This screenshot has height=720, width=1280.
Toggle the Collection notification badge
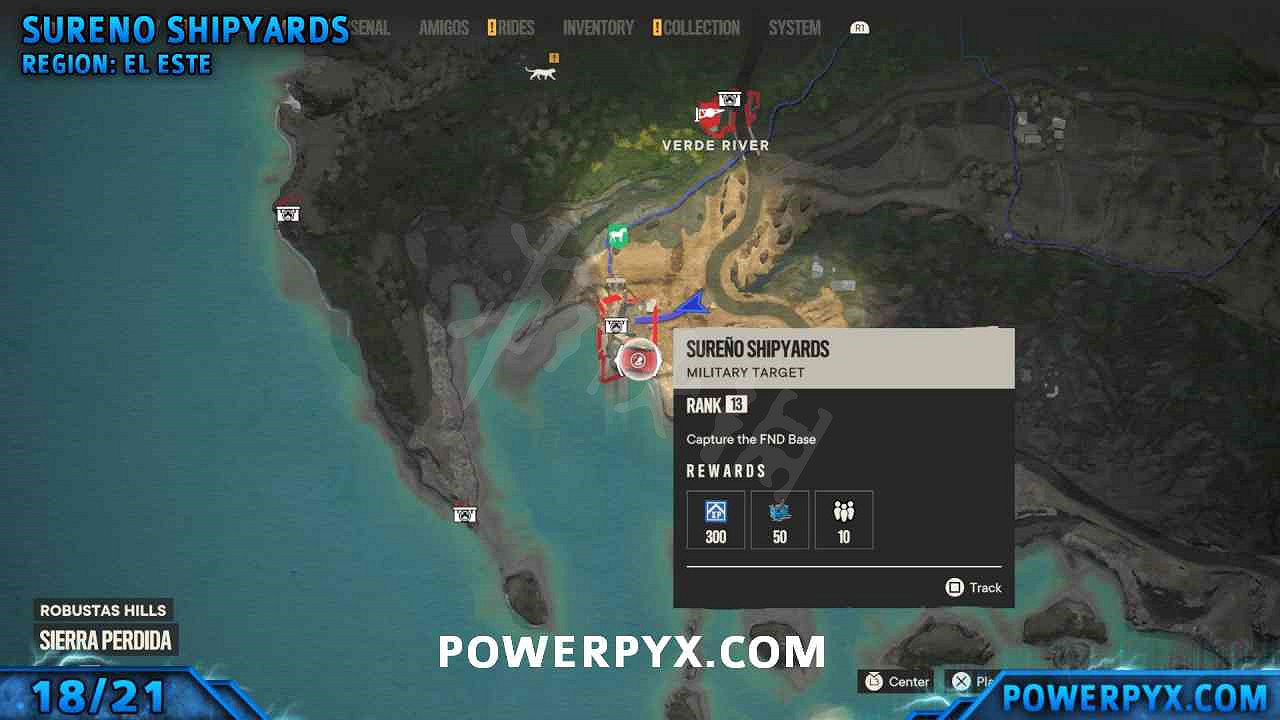click(657, 27)
